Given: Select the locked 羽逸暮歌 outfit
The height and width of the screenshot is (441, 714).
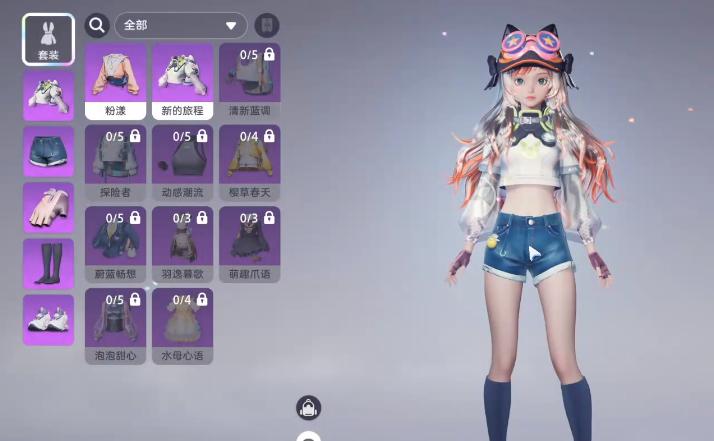Looking at the screenshot, I should [182, 244].
